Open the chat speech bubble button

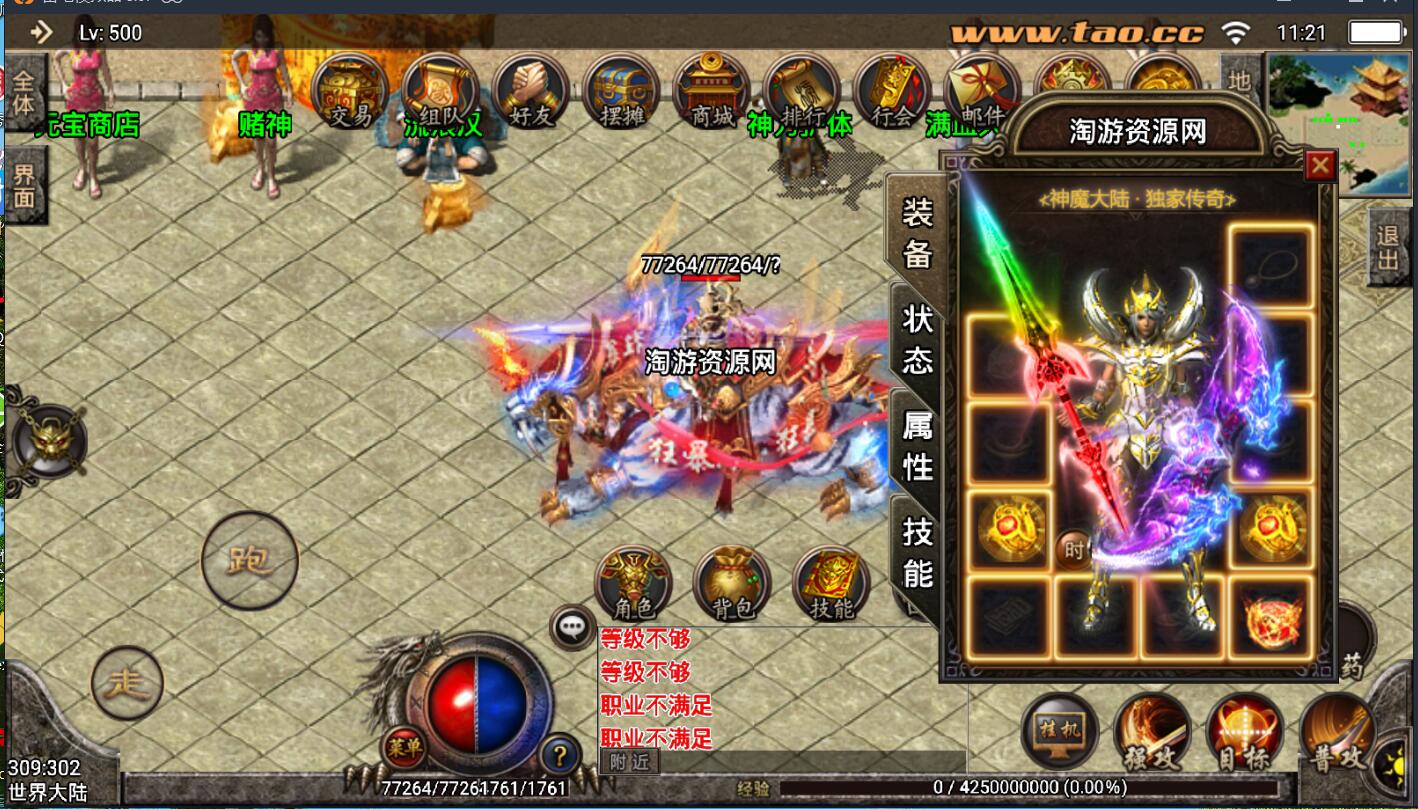point(572,628)
